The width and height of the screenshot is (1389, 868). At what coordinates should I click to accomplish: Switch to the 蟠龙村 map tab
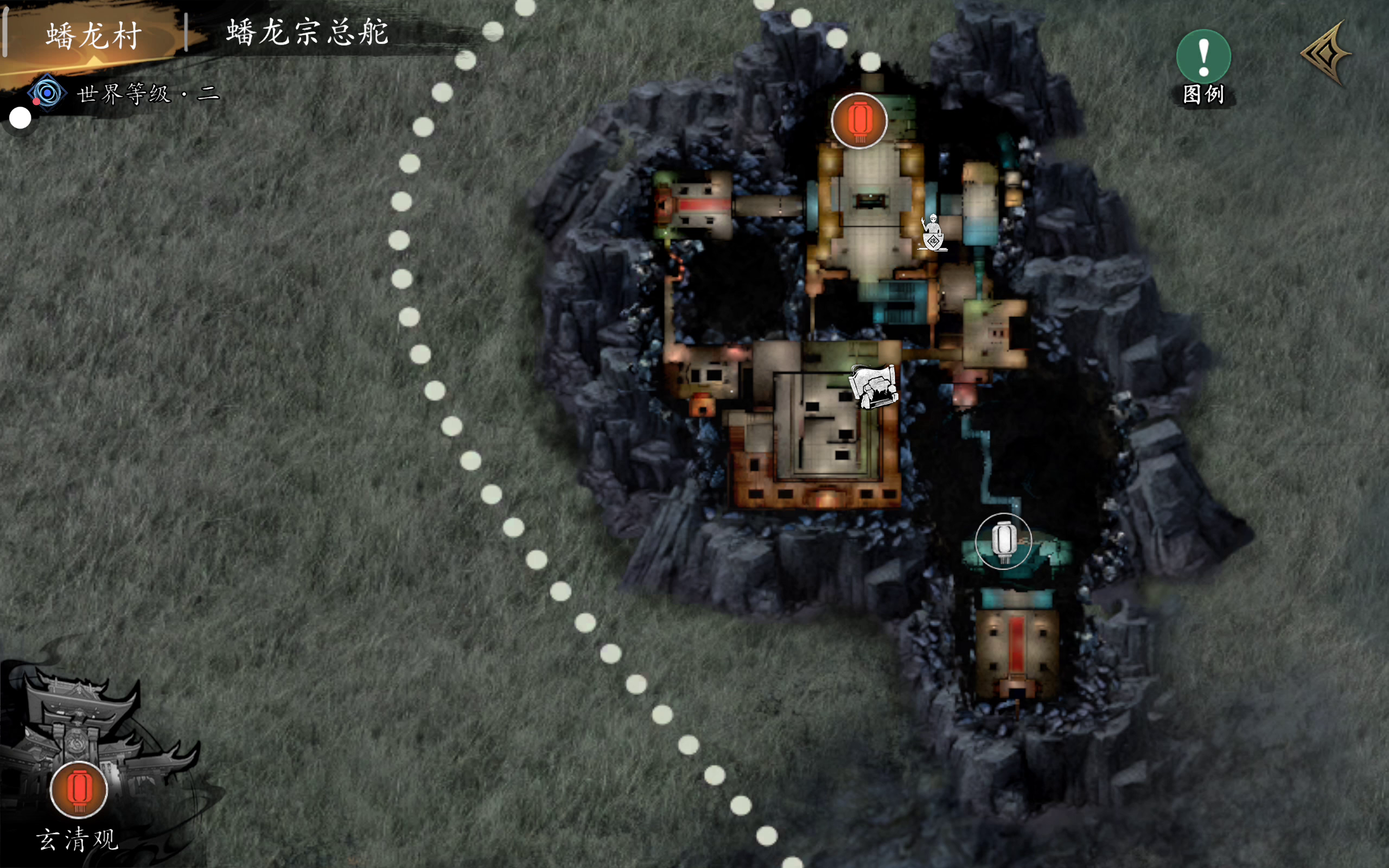pos(94,36)
